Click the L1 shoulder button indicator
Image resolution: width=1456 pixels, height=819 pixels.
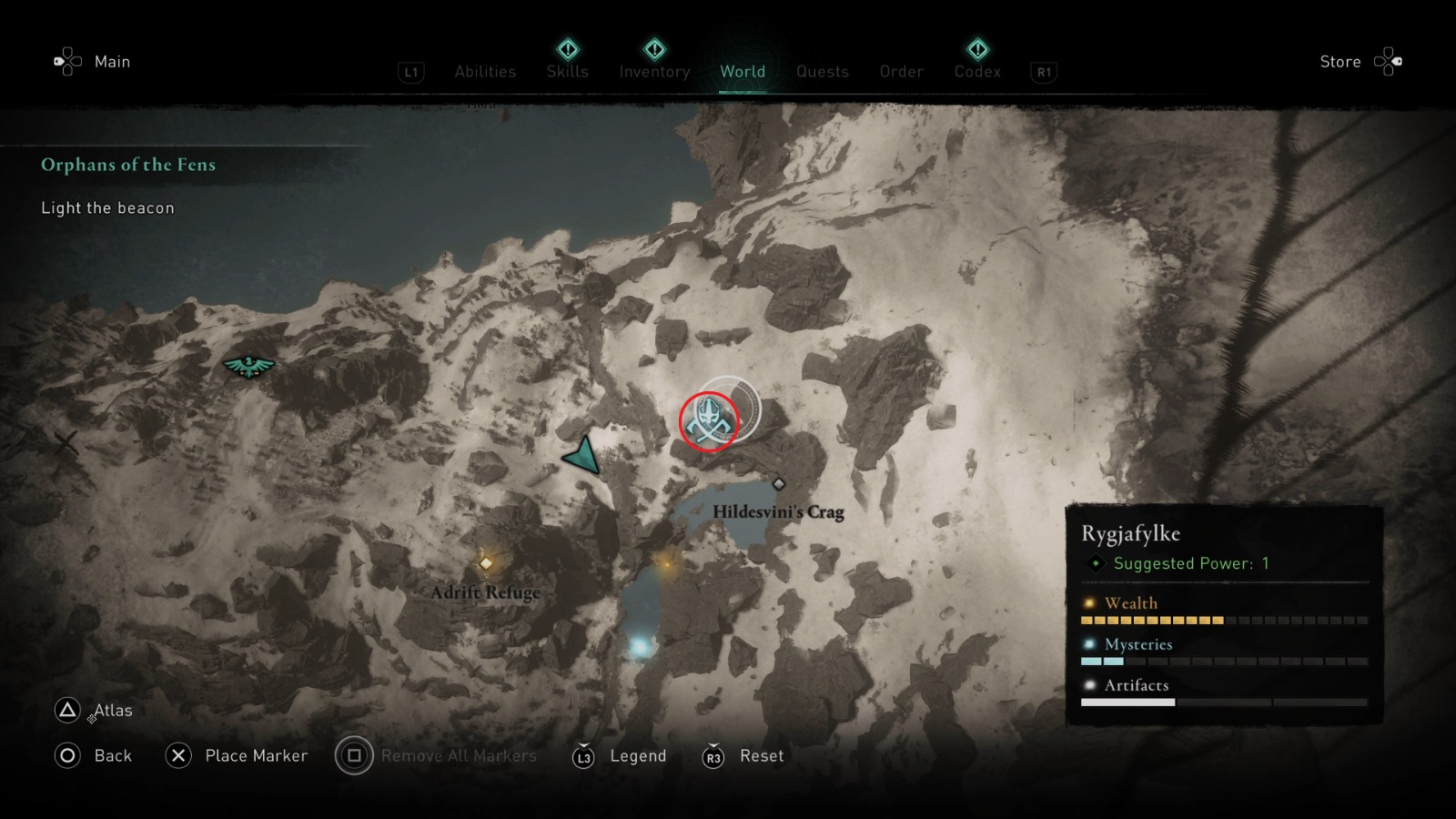tap(410, 72)
